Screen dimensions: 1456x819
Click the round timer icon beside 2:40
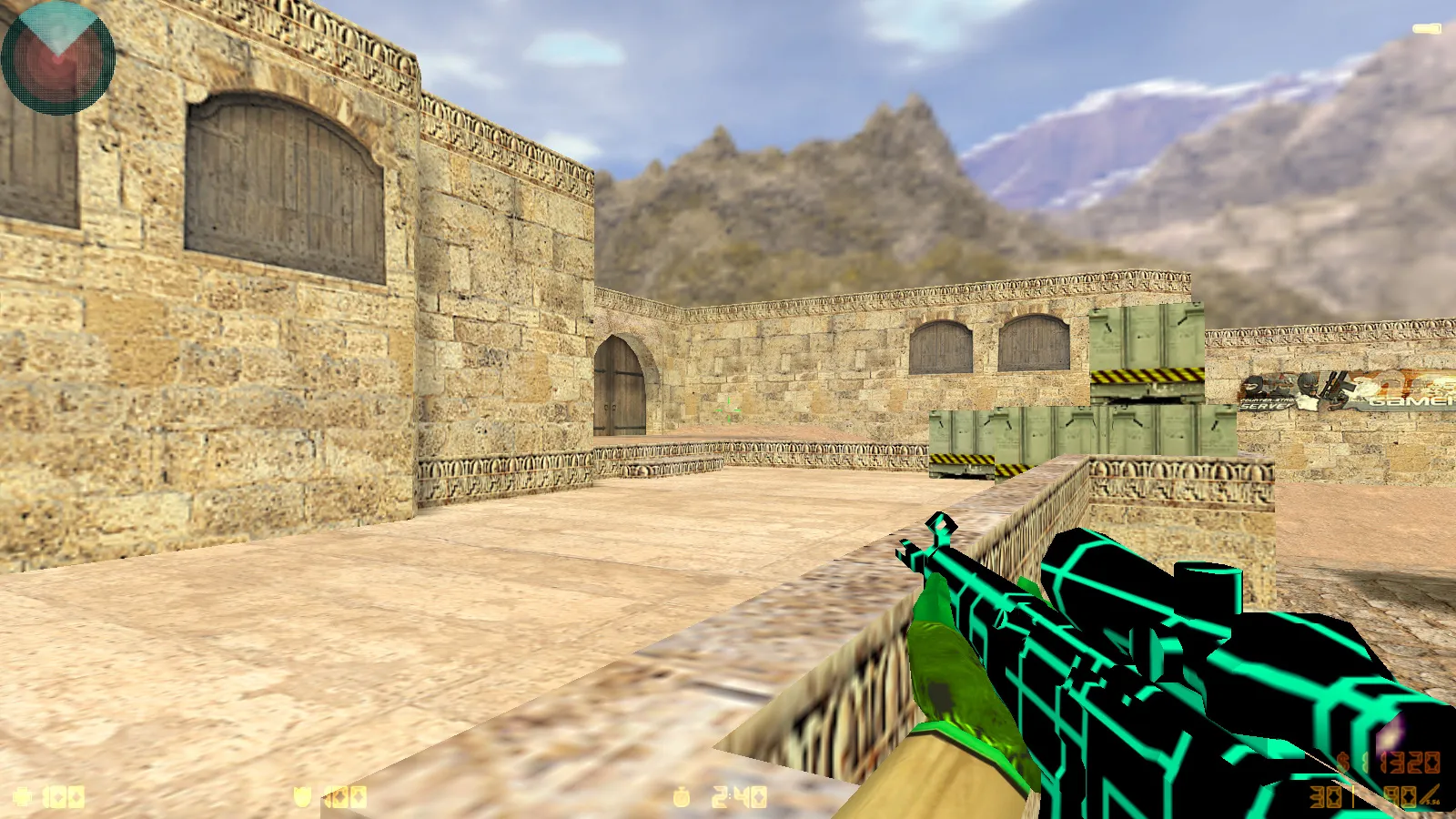[x=681, y=797]
